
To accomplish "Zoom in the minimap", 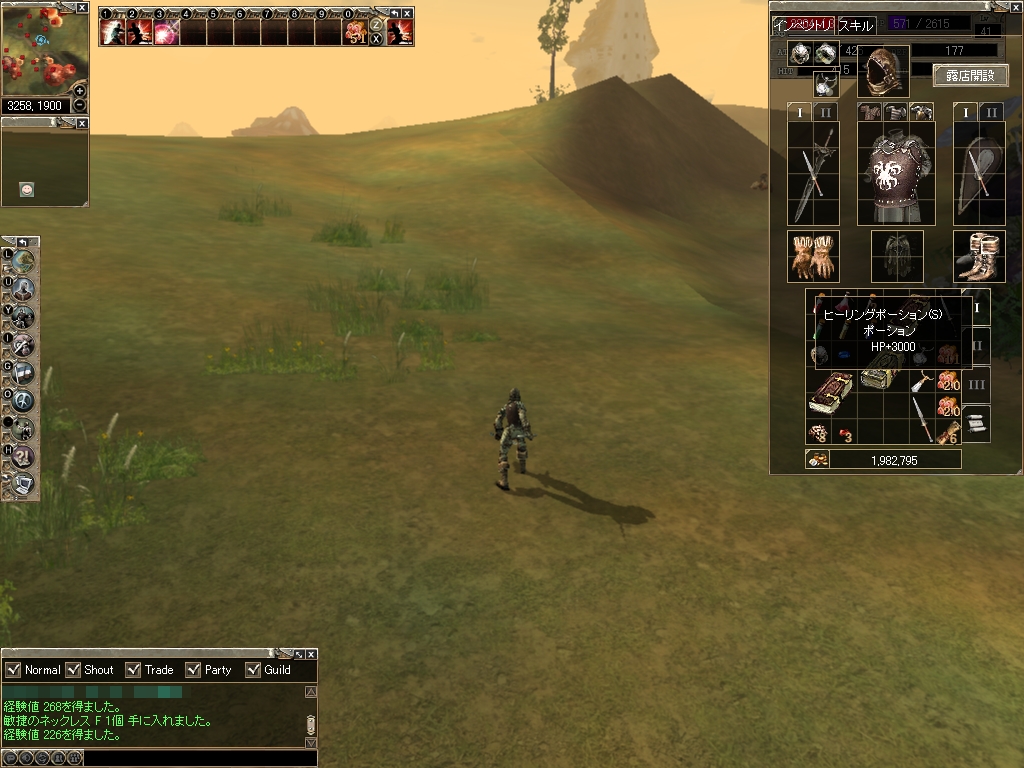I will point(80,91).
